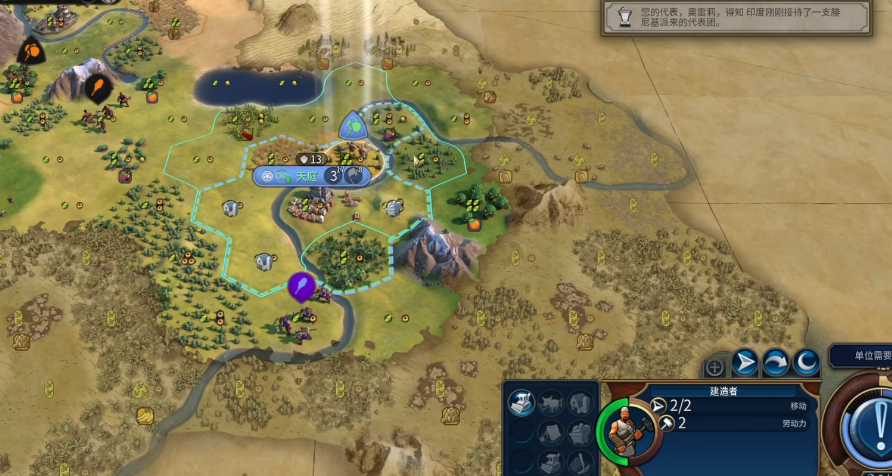Pick the farm barn build action
892x476 pixels.
[580, 403]
